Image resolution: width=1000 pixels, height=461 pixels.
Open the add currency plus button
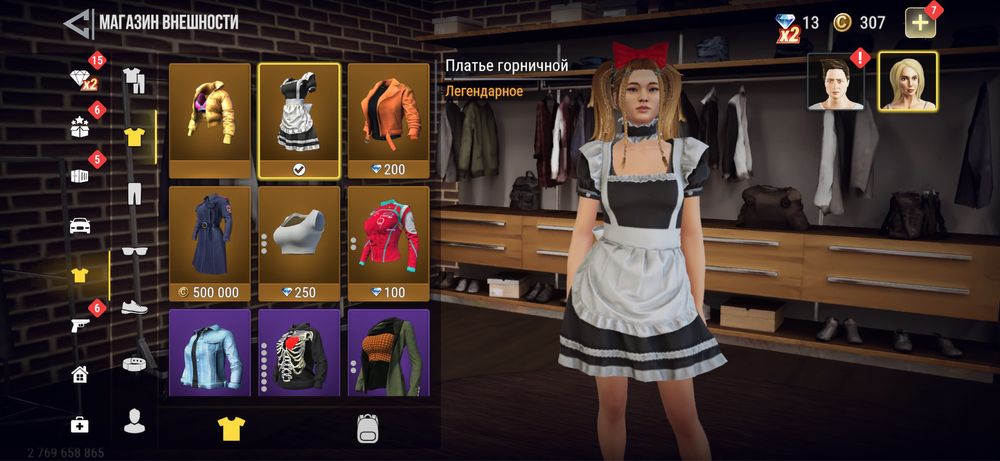(920, 22)
